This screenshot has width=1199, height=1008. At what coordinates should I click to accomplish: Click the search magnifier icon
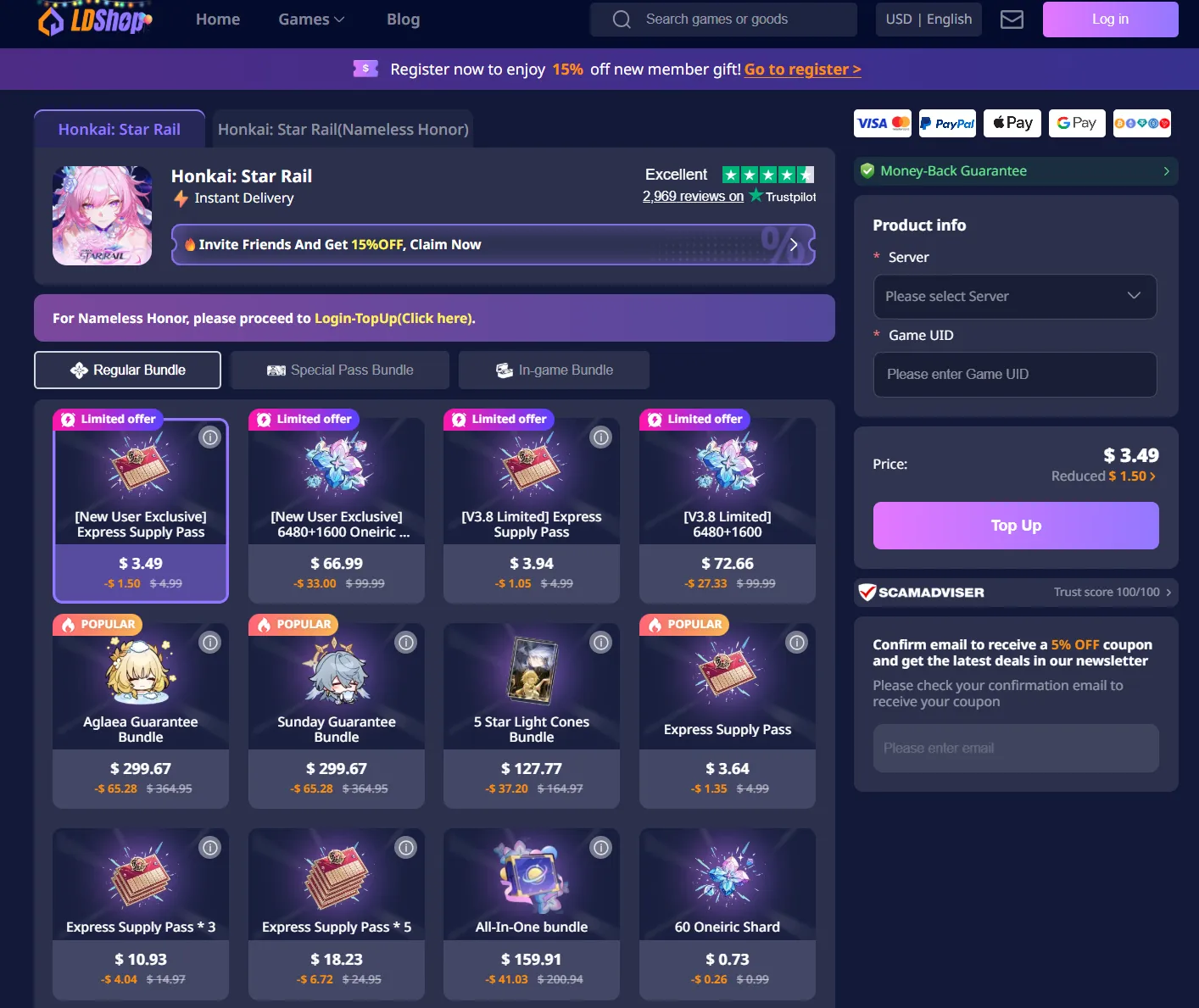click(x=621, y=19)
